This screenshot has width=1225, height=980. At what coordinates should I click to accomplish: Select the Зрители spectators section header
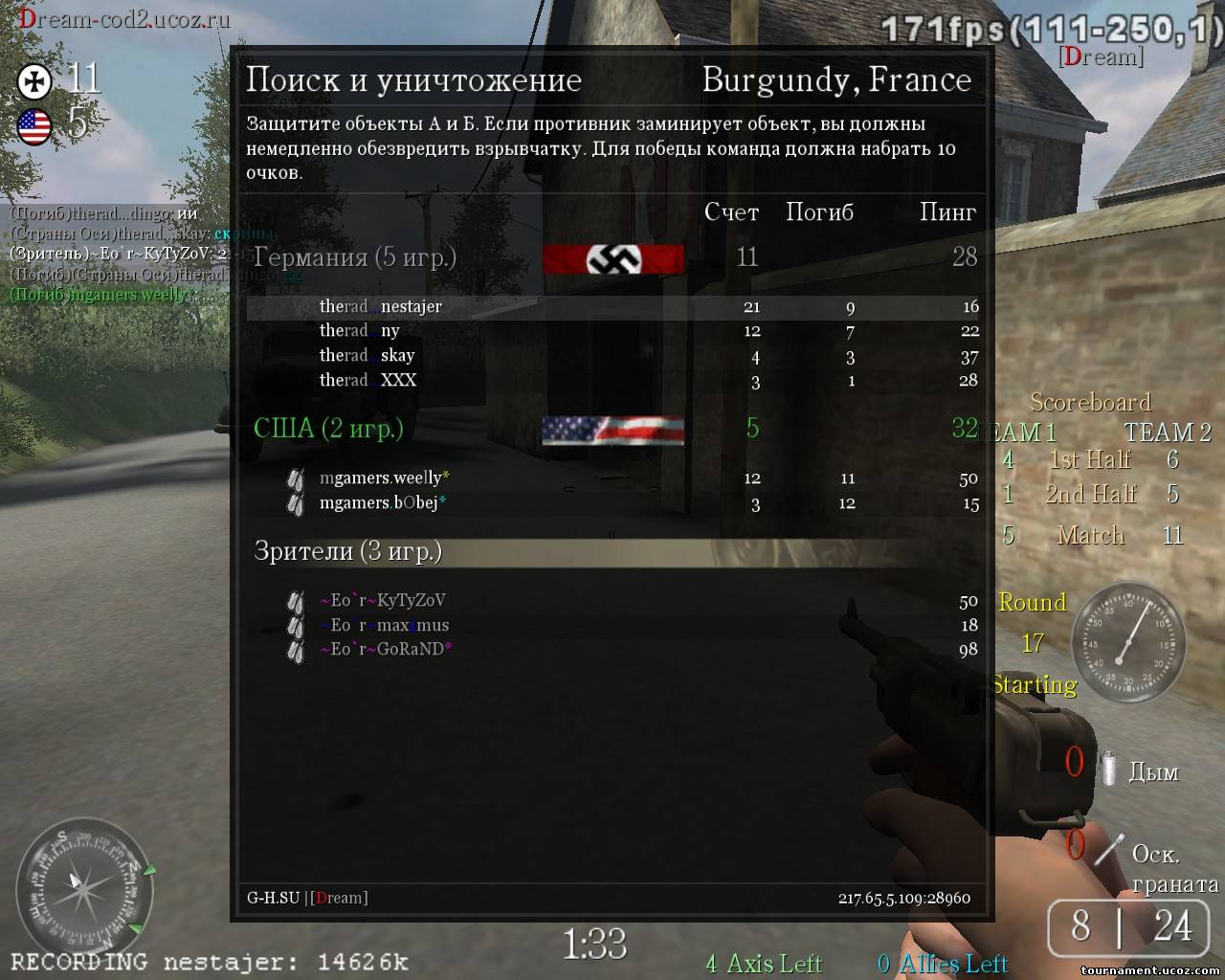(347, 550)
